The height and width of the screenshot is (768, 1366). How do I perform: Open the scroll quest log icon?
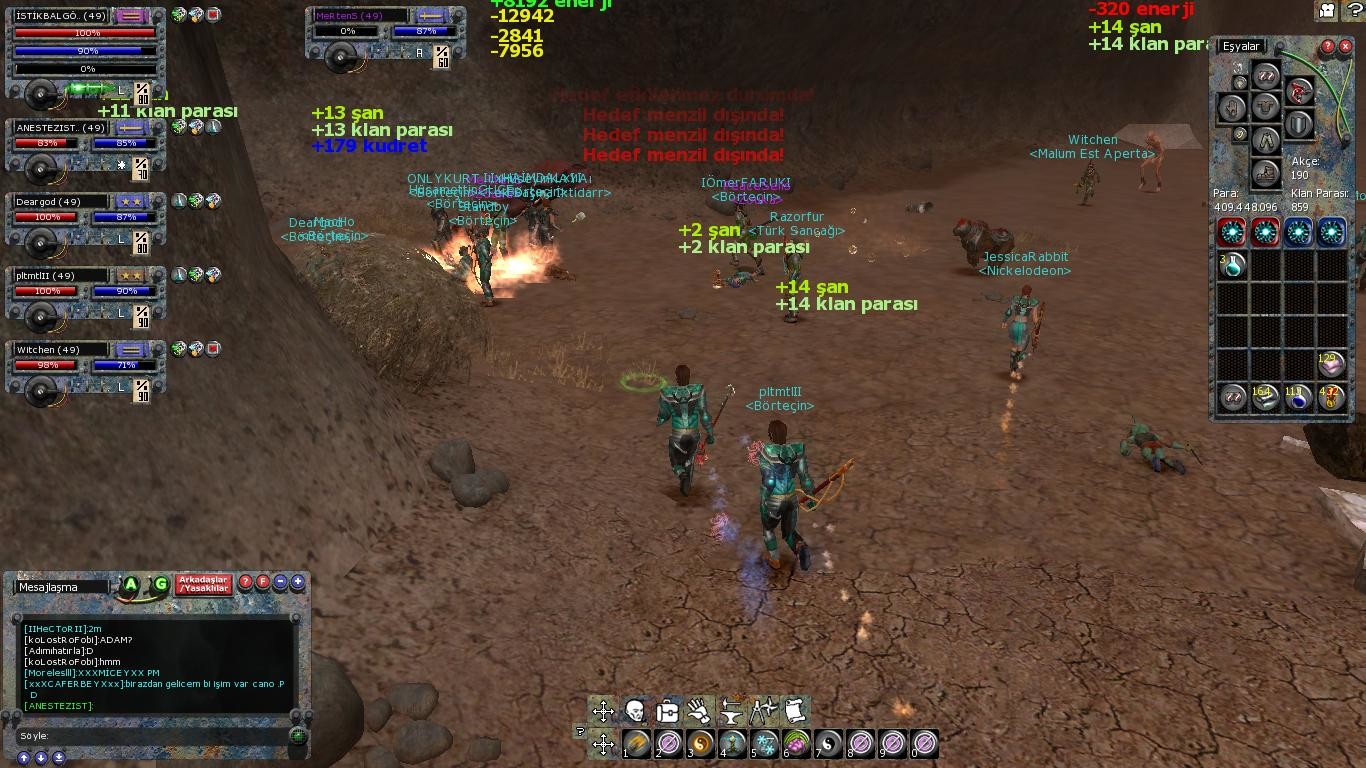[x=795, y=711]
